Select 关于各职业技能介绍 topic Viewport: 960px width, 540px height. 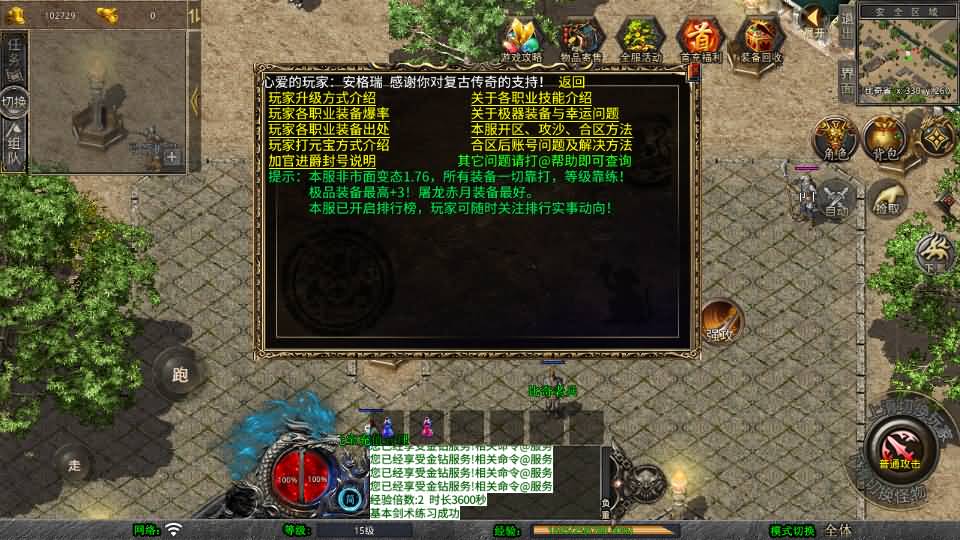pos(531,98)
